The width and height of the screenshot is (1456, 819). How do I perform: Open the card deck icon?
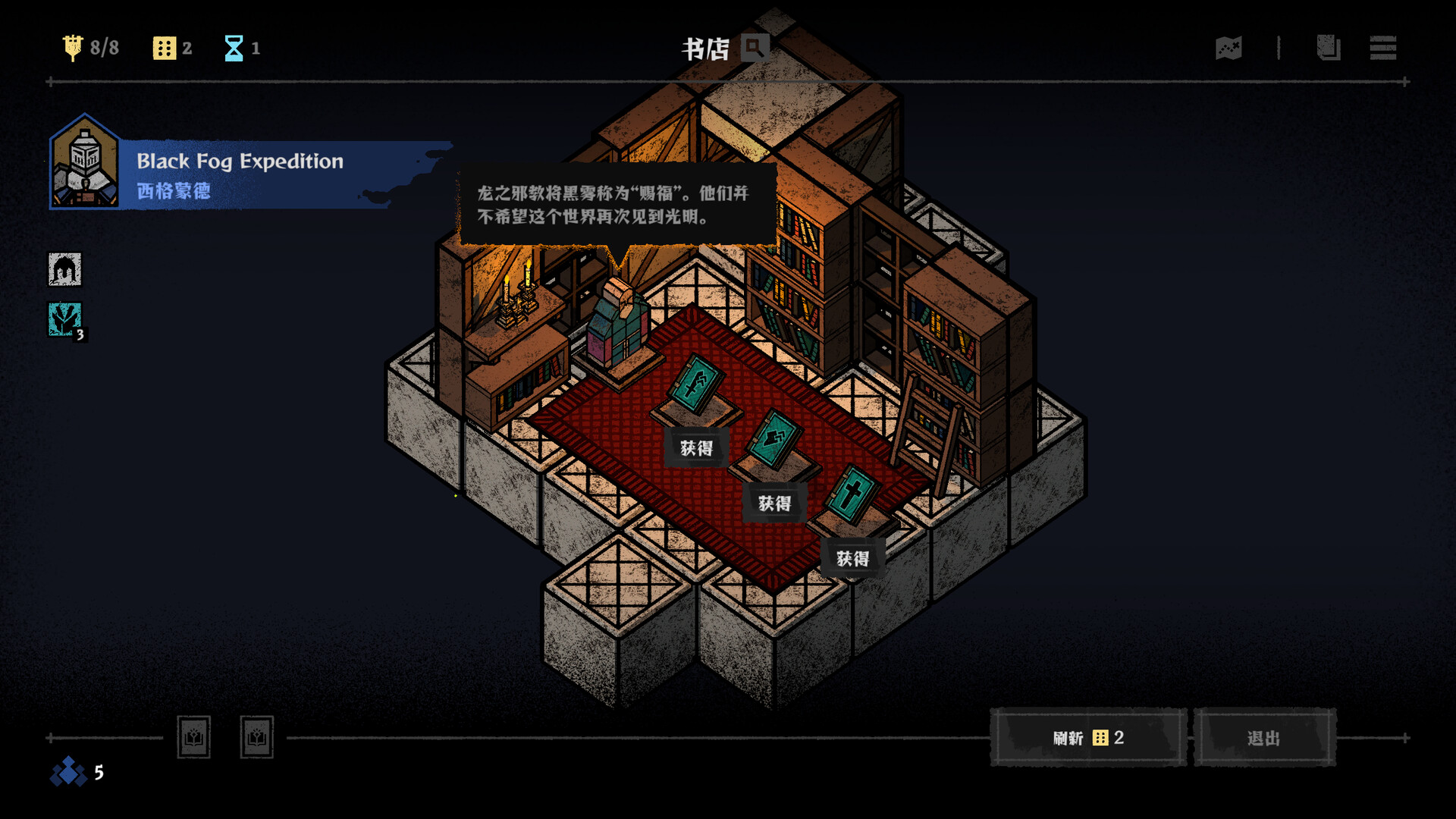point(1328,49)
